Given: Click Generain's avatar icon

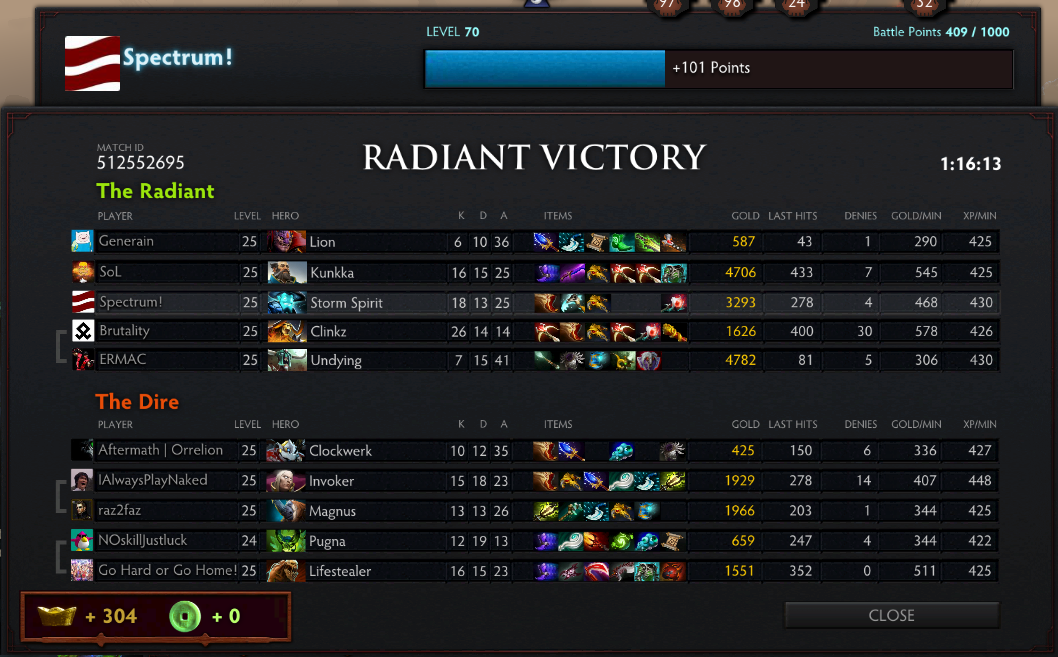Looking at the screenshot, I should [x=82, y=241].
